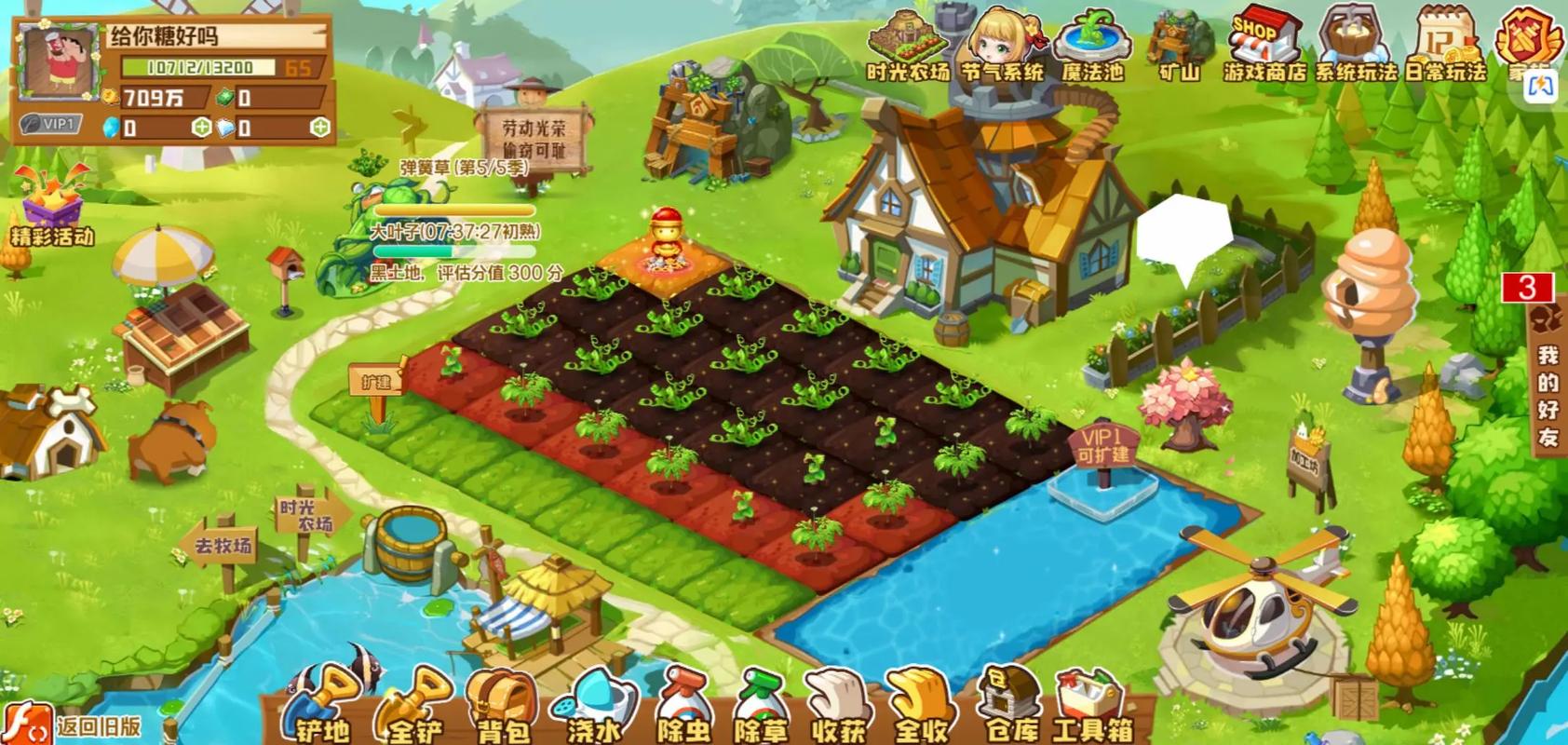Open the 背包 backpack
Screen dimensions: 1568x745
pos(503,707)
